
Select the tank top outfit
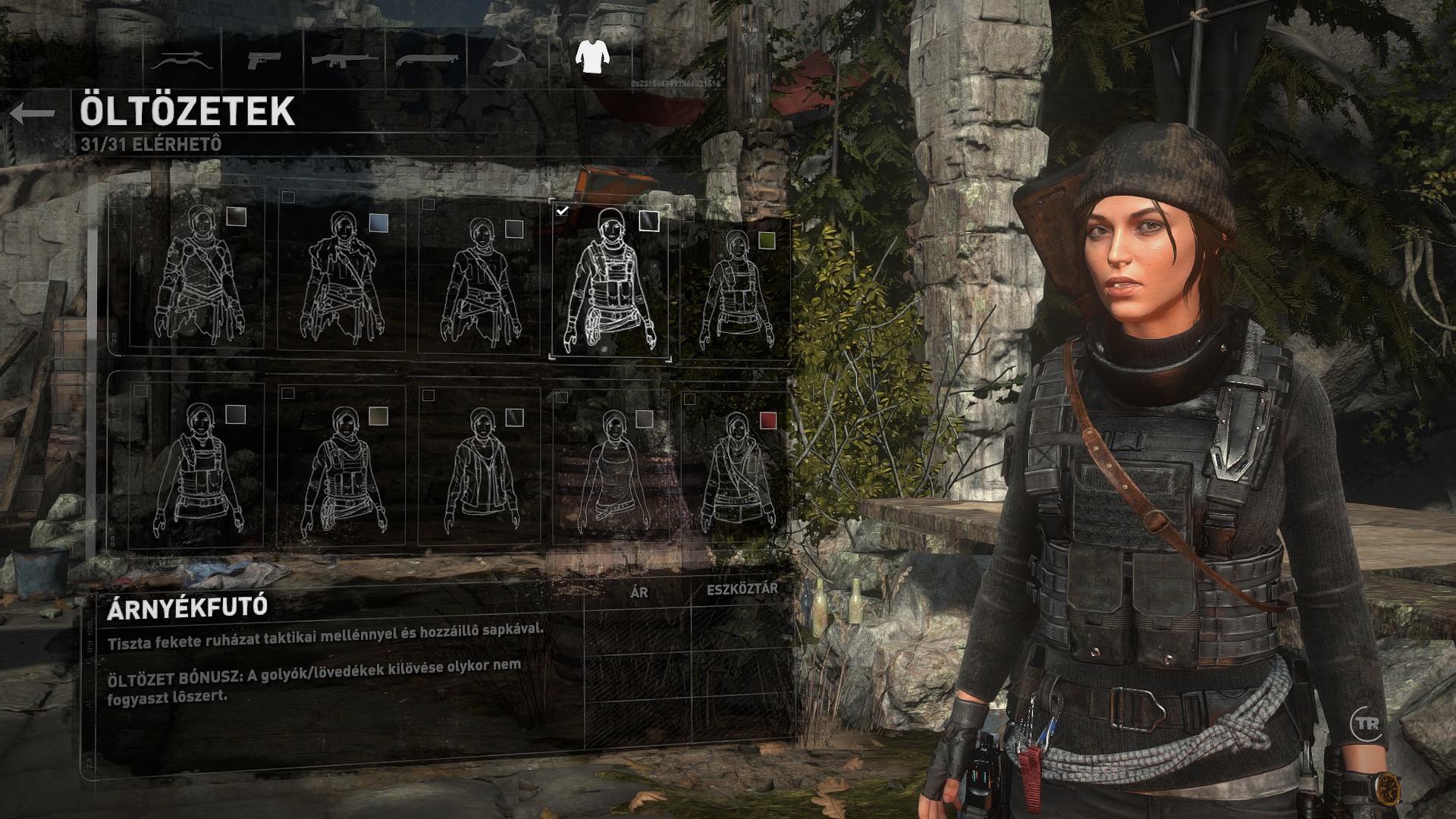coord(610,466)
